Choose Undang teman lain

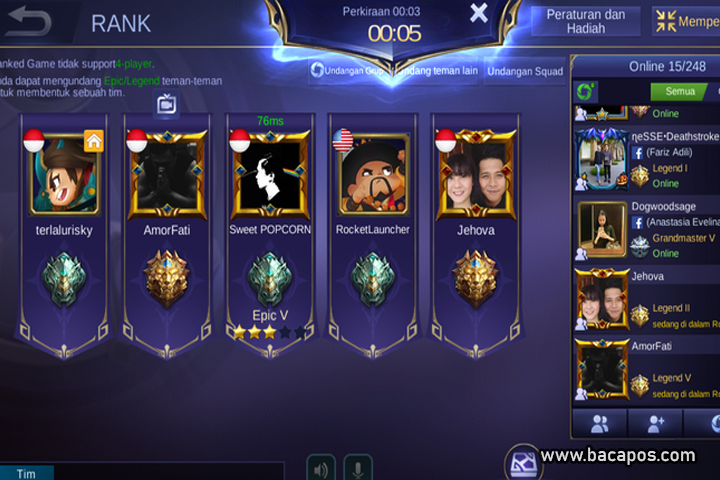(438, 70)
